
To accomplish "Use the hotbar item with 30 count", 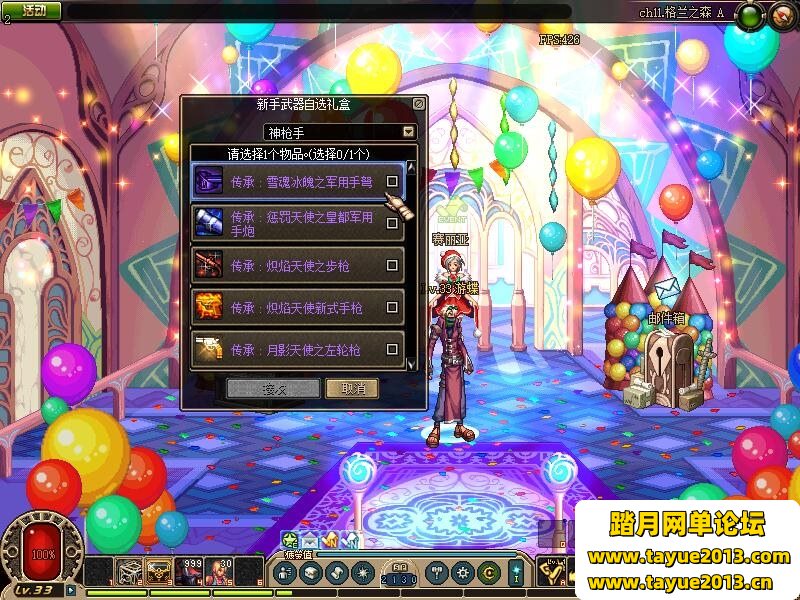I will tap(220, 571).
